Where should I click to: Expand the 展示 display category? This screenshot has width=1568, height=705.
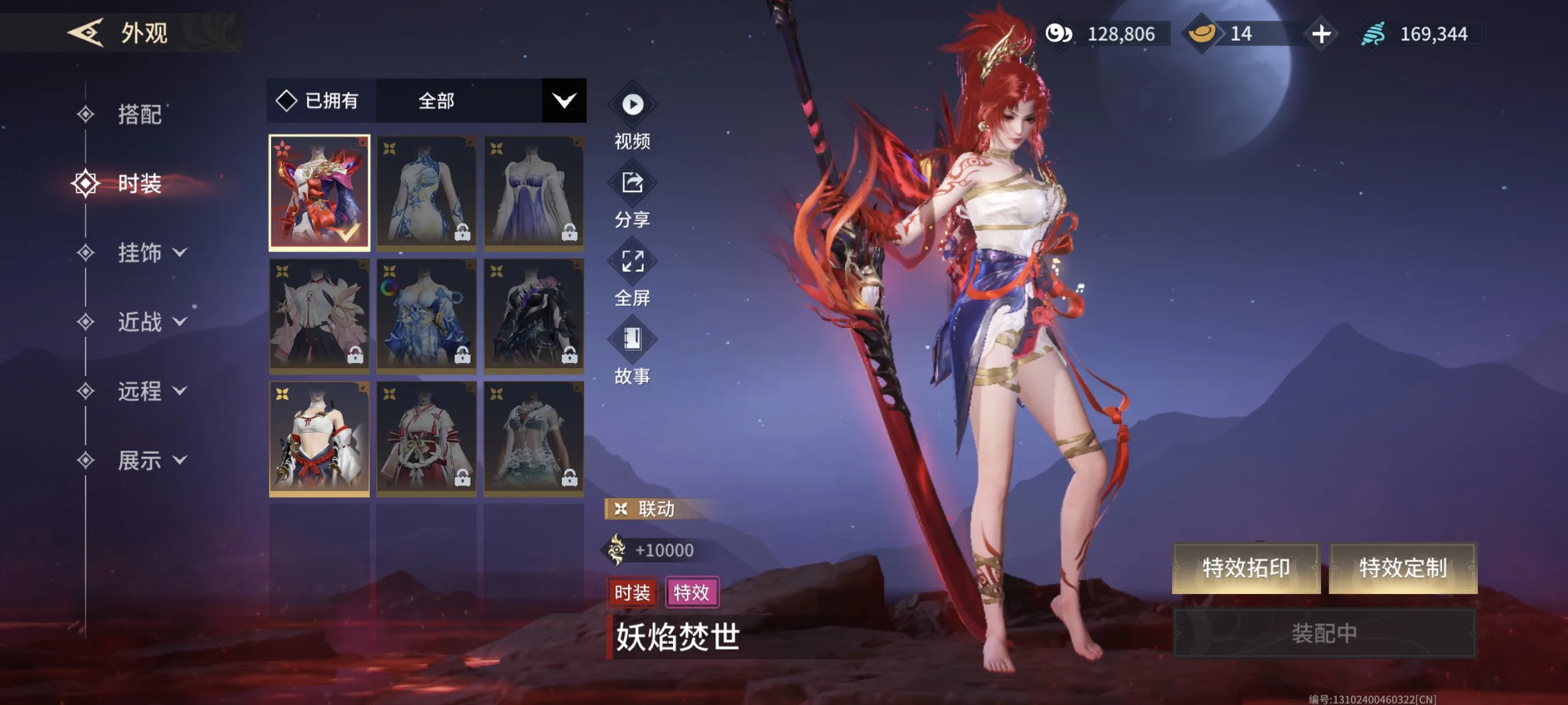(x=151, y=460)
